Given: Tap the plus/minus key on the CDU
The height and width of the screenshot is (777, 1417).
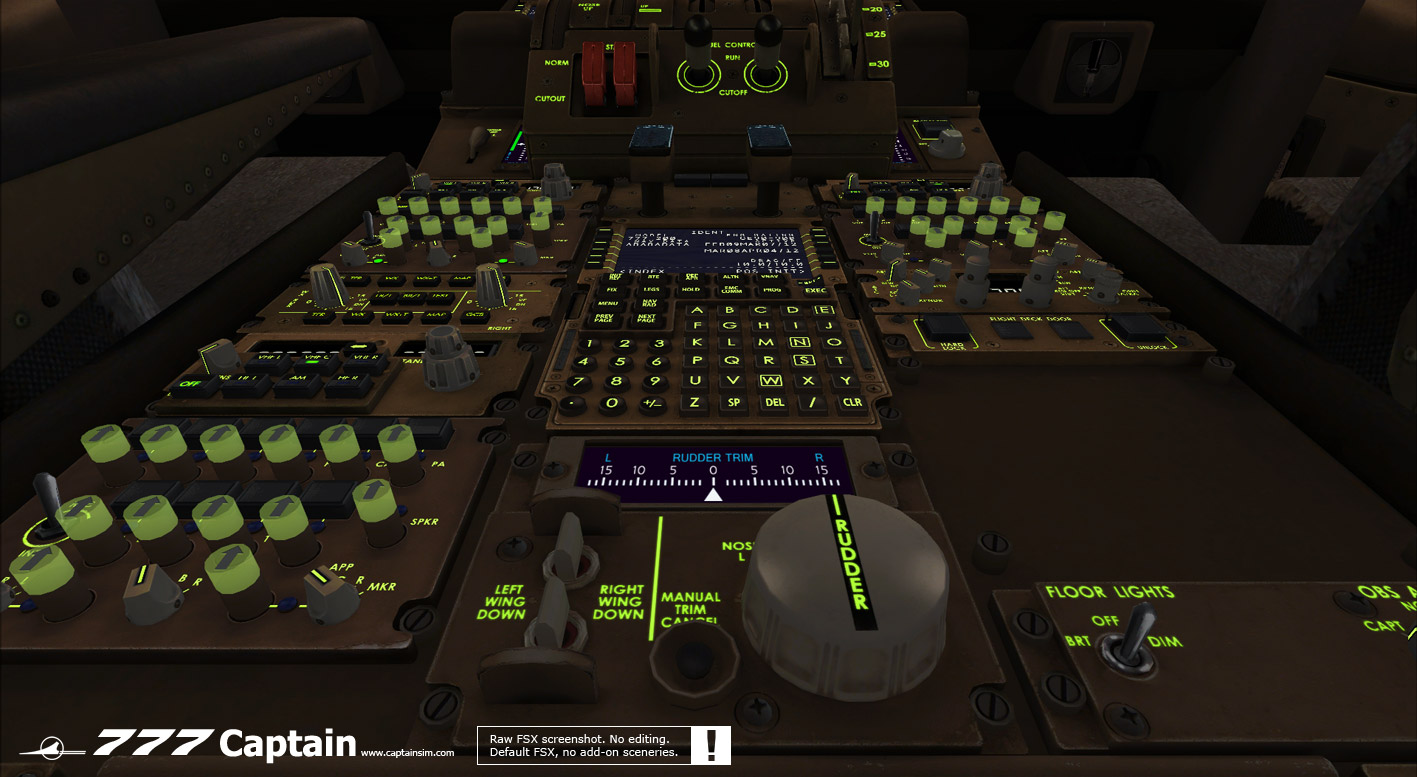Looking at the screenshot, I should [653, 403].
